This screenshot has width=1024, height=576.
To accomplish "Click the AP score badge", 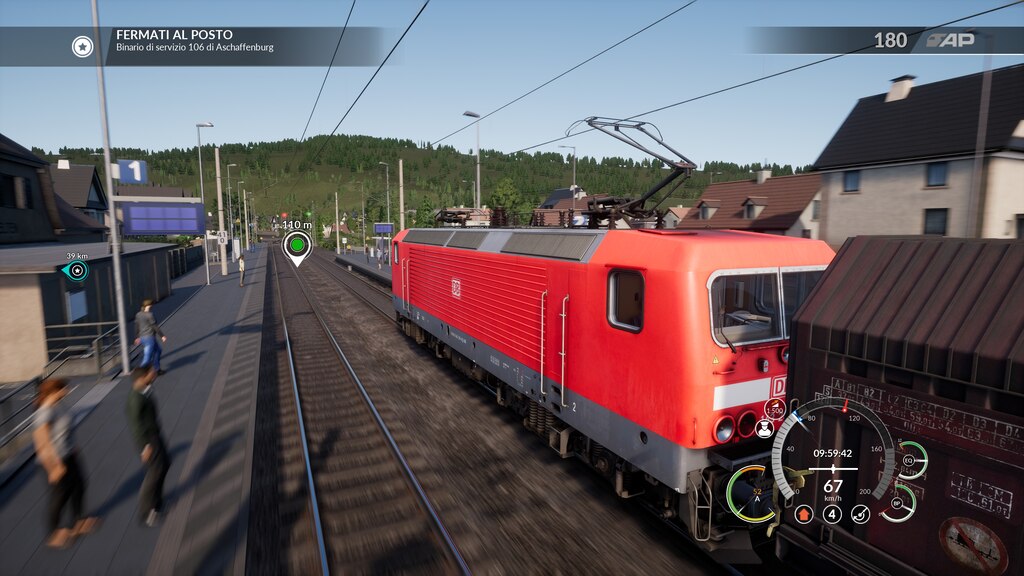I will tap(948, 40).
